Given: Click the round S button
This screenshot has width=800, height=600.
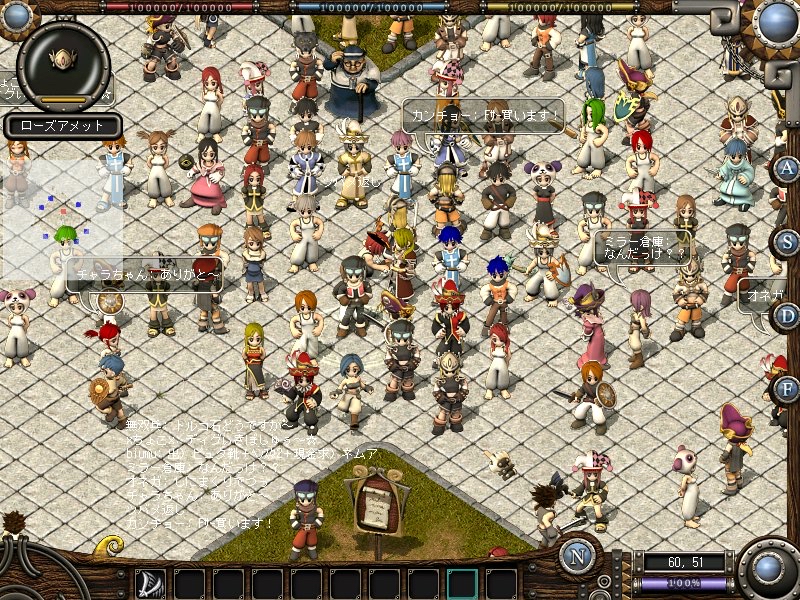Looking at the screenshot, I should click(x=787, y=242).
